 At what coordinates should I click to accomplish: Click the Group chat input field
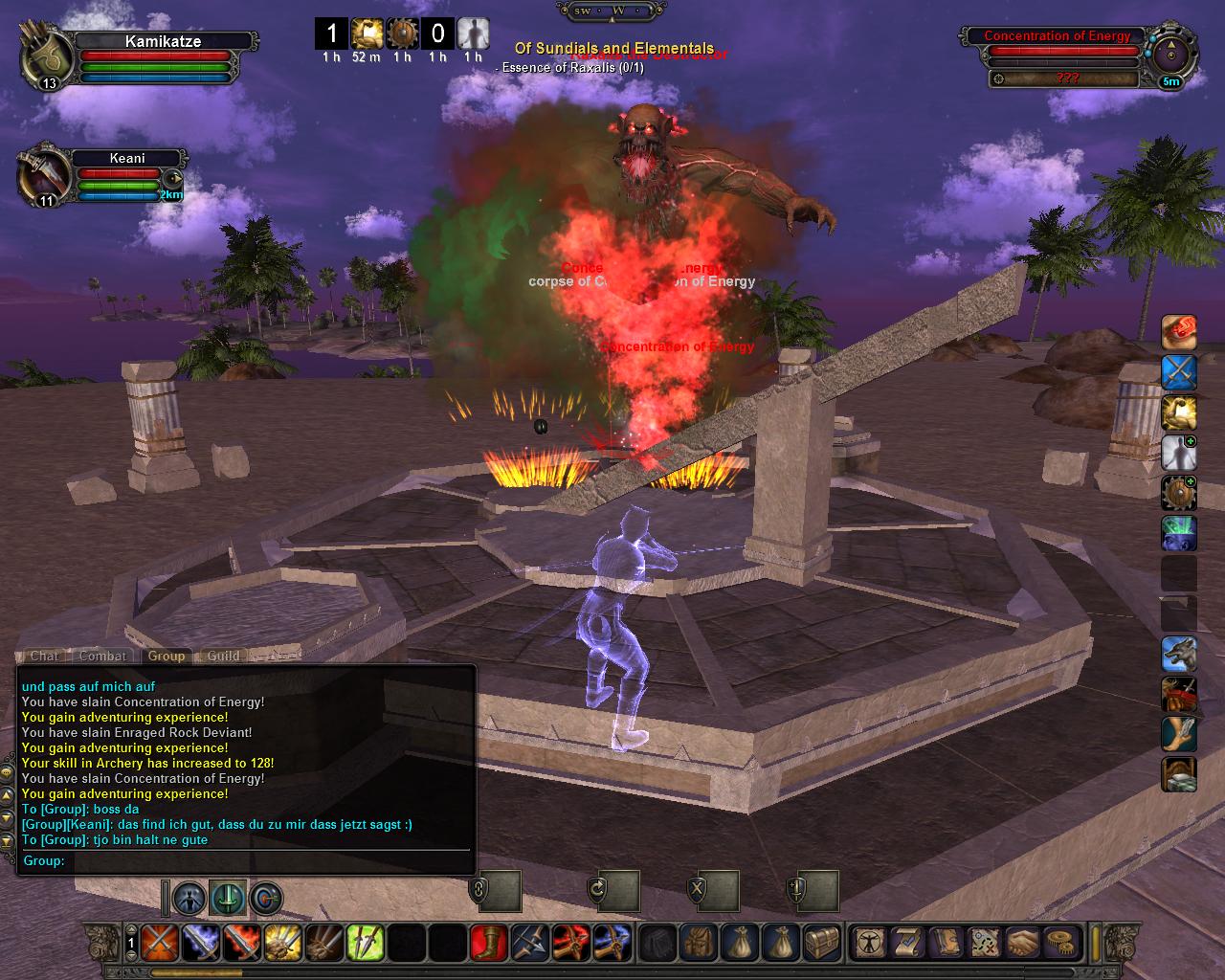[268, 860]
